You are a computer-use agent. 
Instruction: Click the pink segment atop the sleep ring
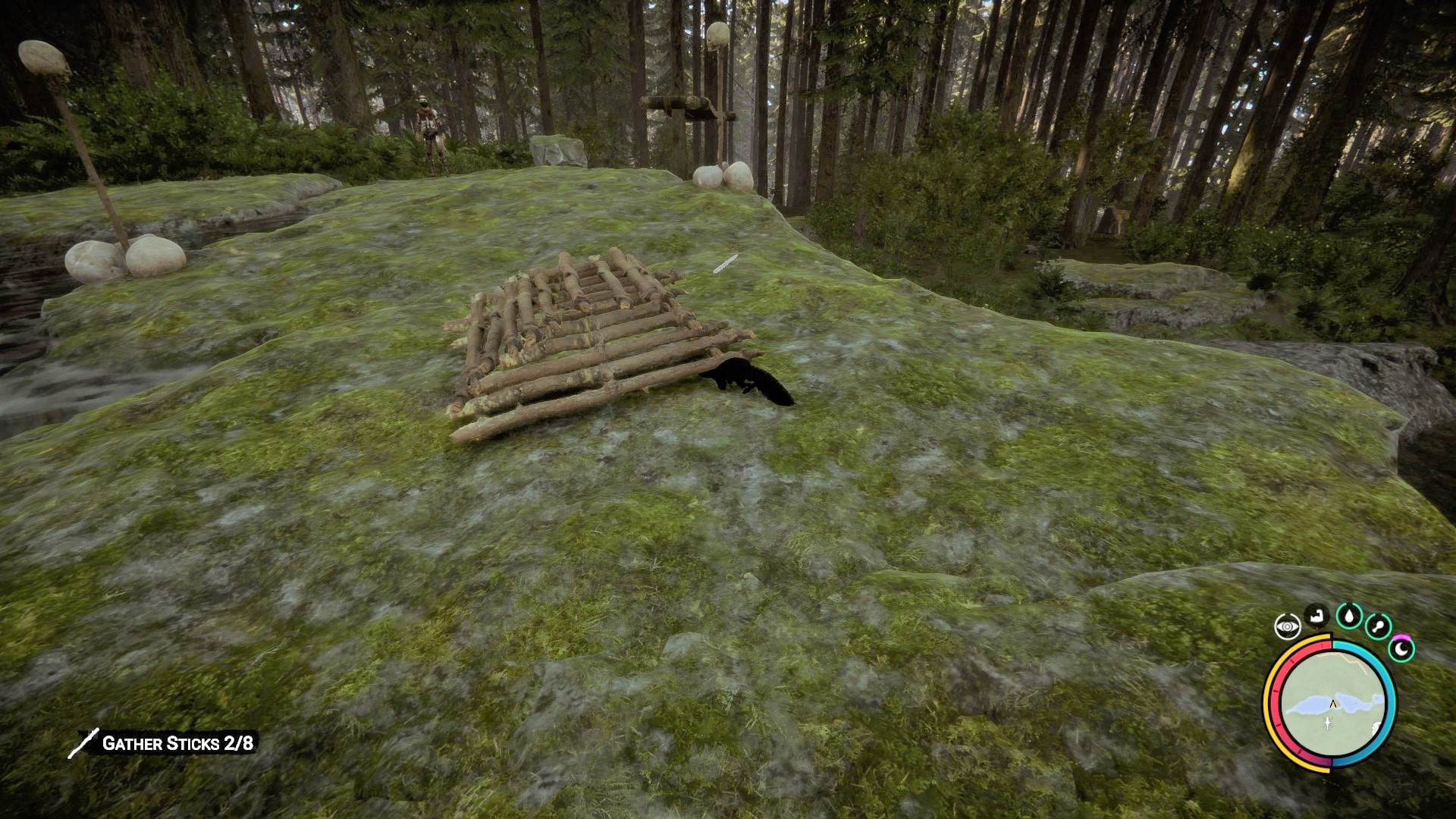(x=1402, y=636)
